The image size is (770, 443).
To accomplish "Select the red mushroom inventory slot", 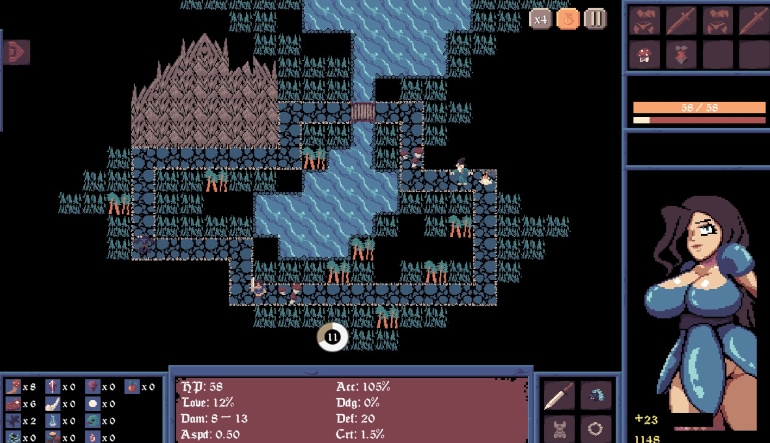I will point(643,54).
